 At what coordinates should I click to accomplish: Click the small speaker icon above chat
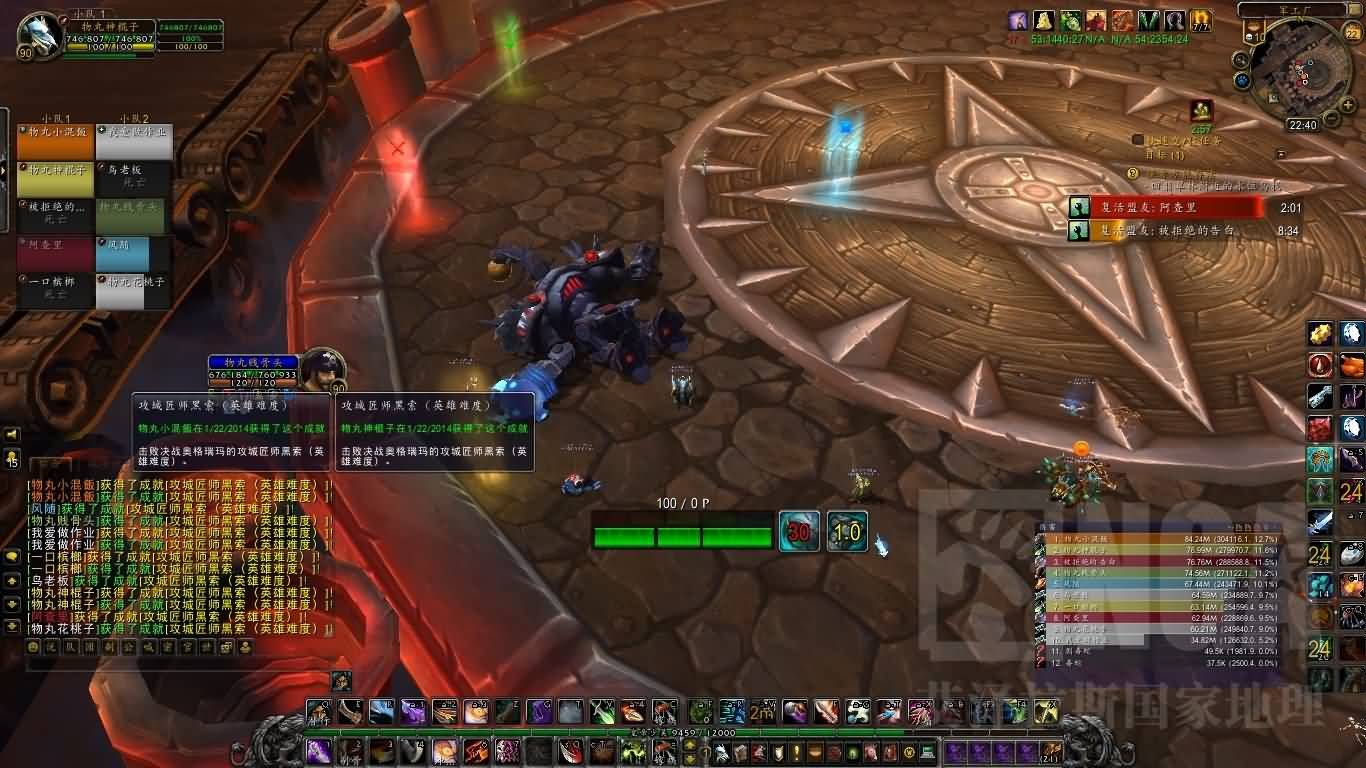pyautogui.click(x=12, y=434)
